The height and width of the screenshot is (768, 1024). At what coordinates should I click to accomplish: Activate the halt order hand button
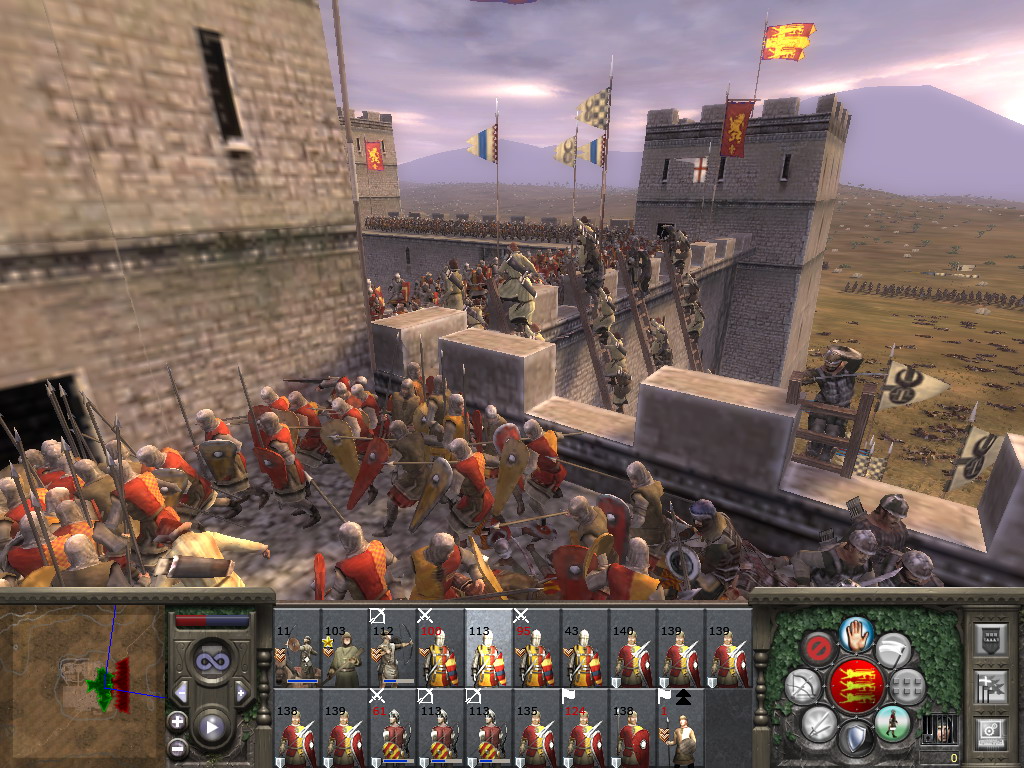click(x=854, y=634)
